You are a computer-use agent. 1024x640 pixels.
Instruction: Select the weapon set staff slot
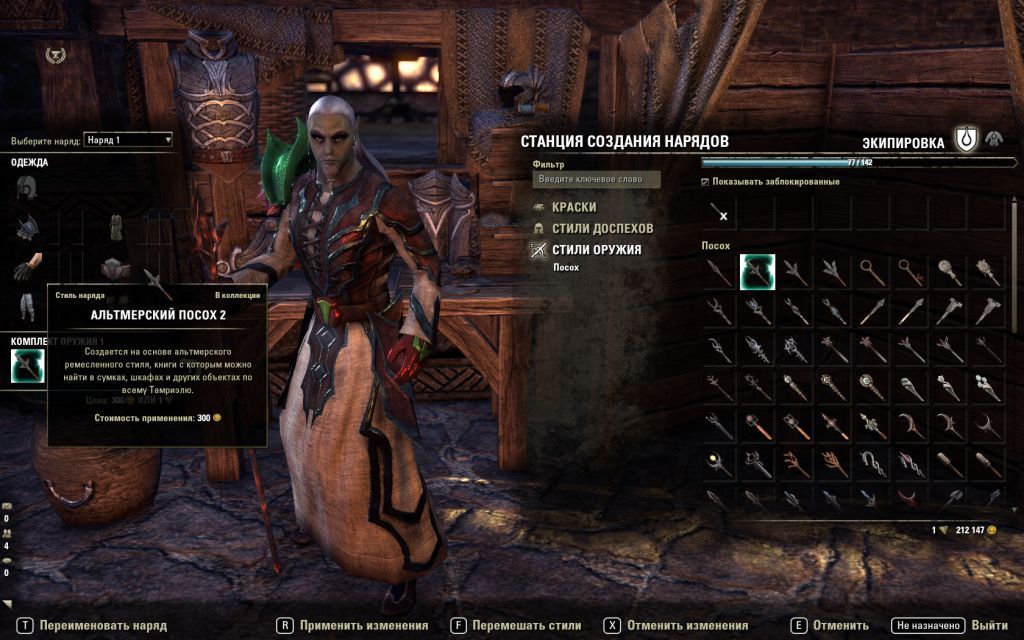click(x=27, y=367)
